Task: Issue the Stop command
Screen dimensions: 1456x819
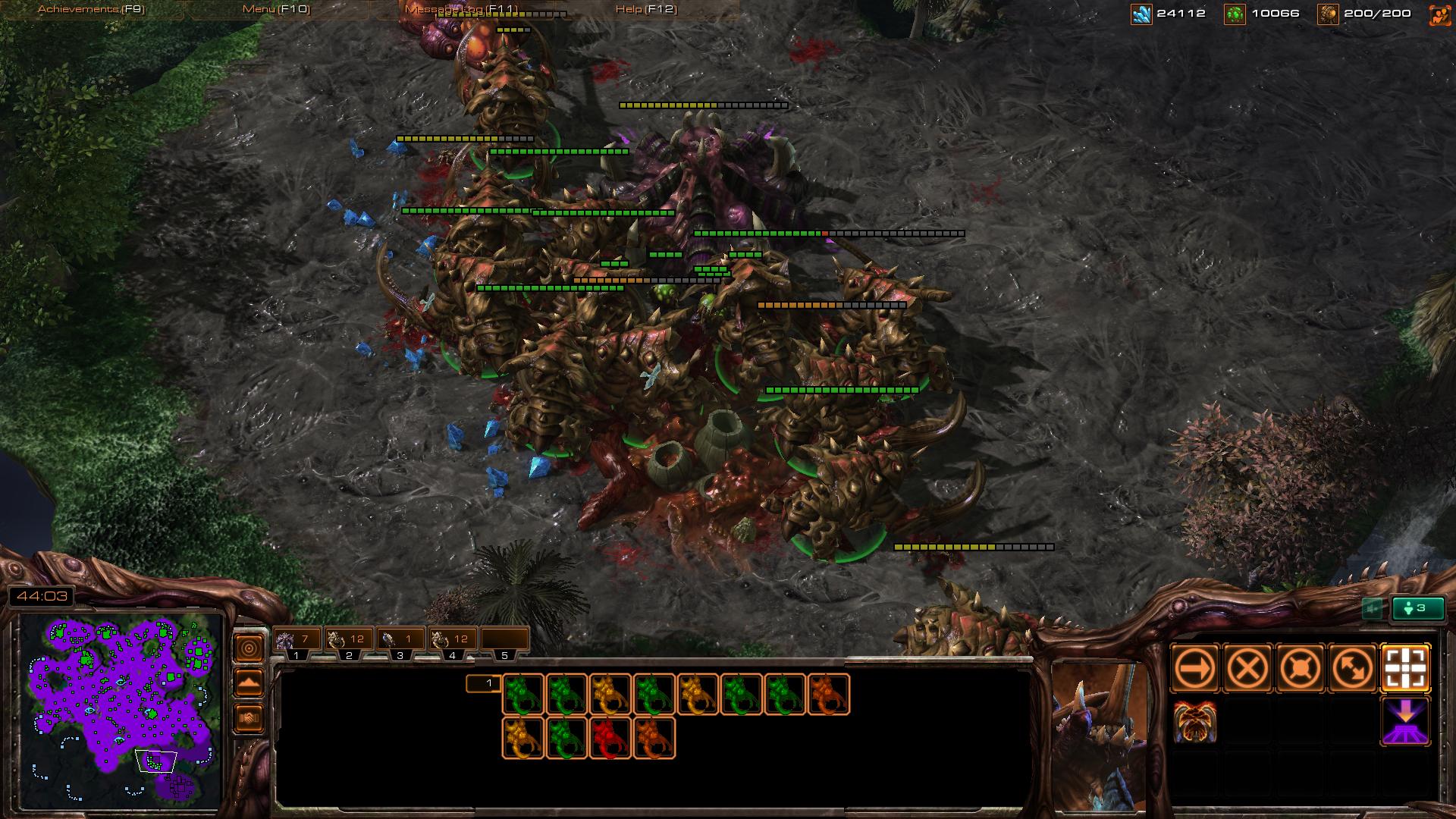Action: coord(1247,669)
